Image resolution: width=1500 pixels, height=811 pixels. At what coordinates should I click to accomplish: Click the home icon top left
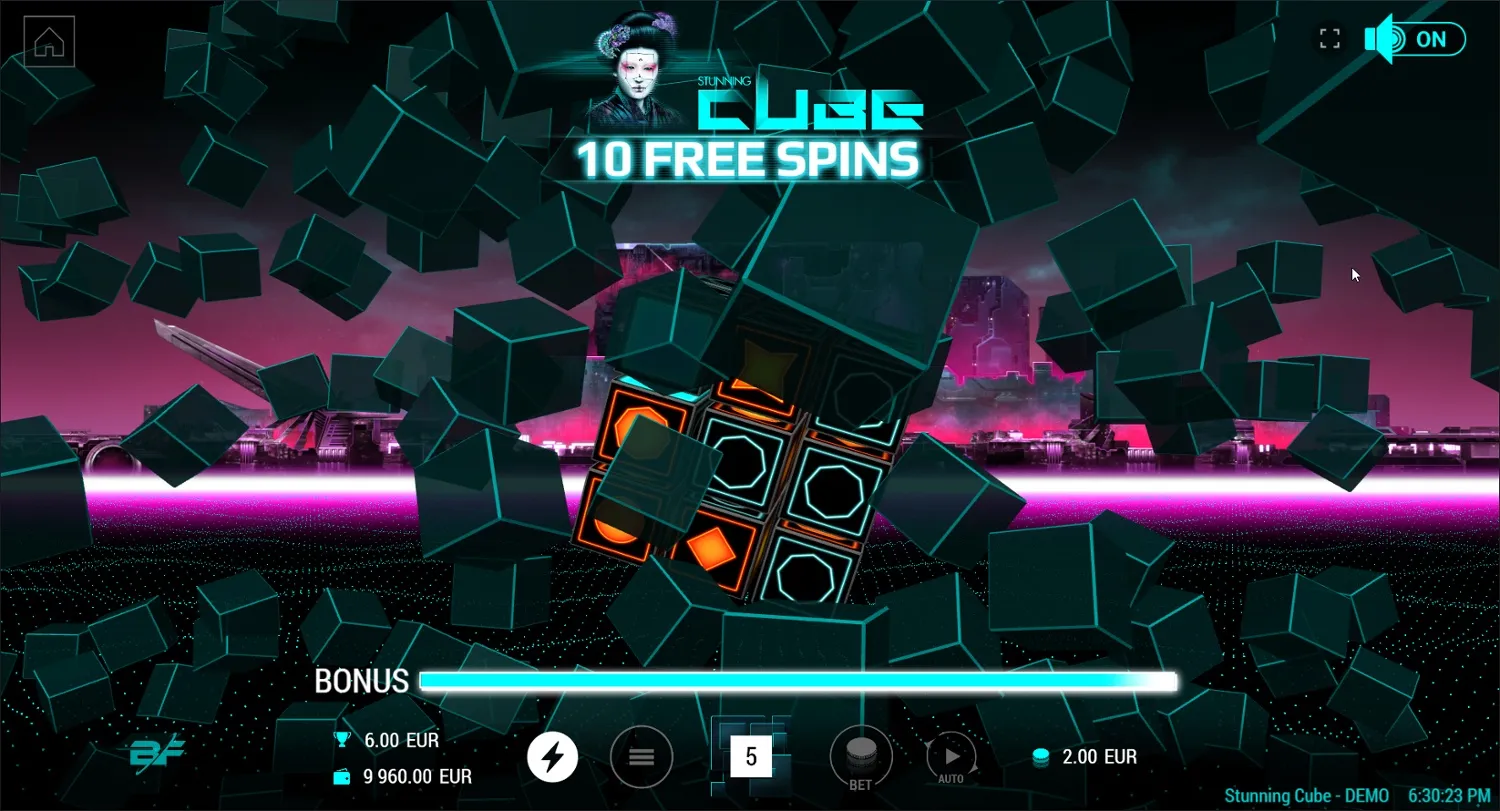click(48, 41)
